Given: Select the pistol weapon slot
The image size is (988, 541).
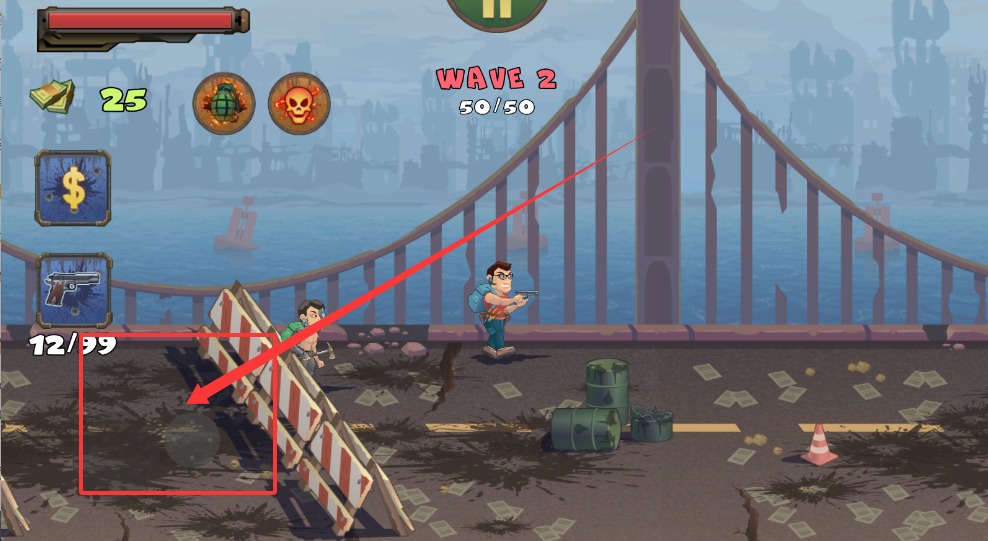Looking at the screenshot, I should (x=73, y=289).
